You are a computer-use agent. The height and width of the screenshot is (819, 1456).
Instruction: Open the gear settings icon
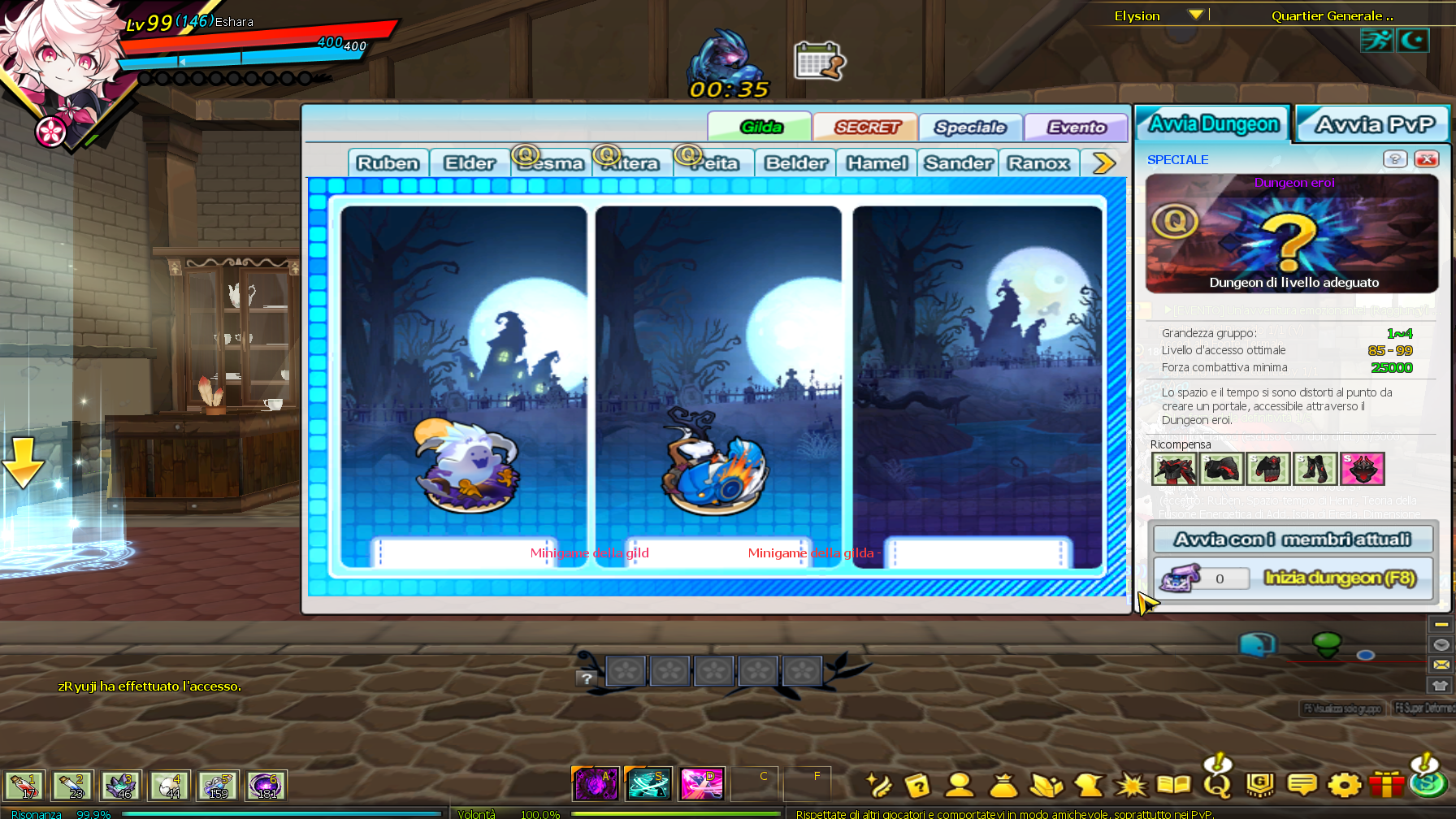click(1344, 785)
